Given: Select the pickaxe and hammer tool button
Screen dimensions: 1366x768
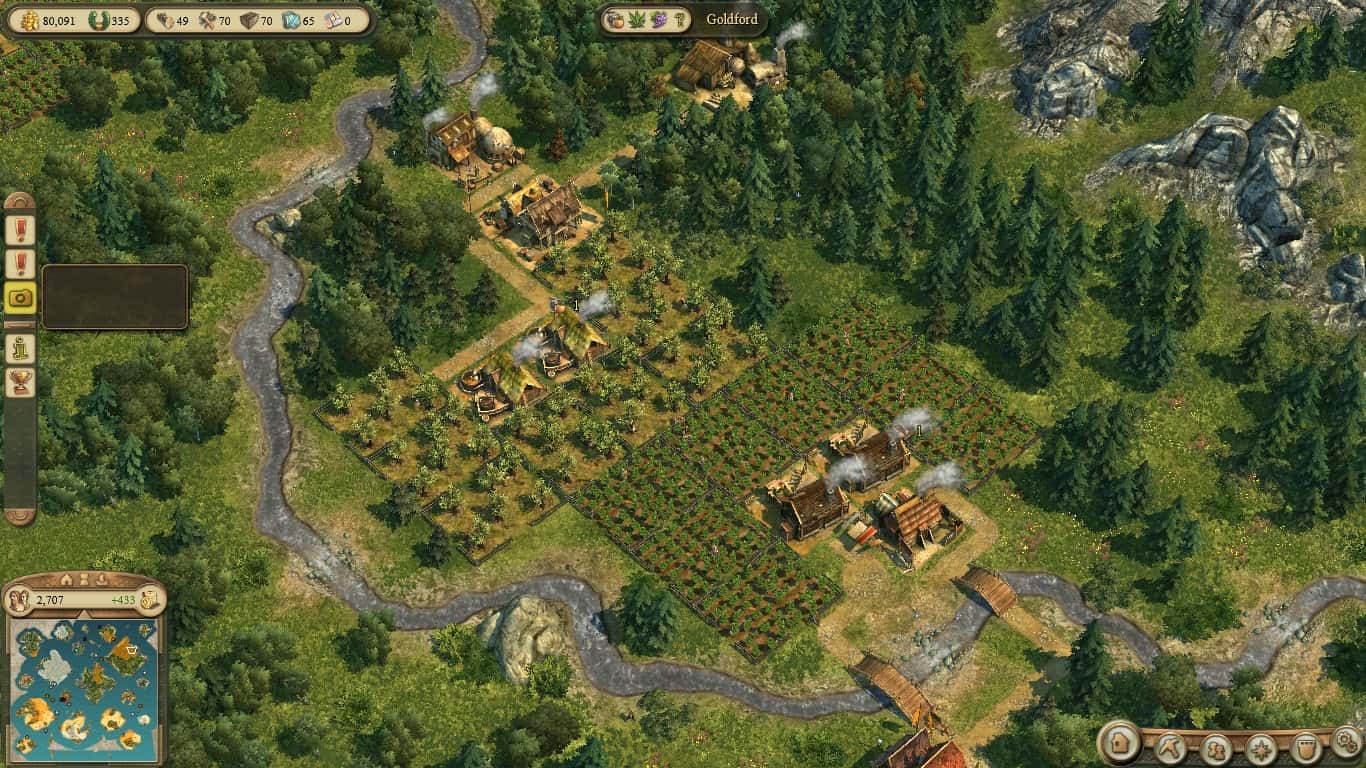Looking at the screenshot, I should (x=1169, y=747).
